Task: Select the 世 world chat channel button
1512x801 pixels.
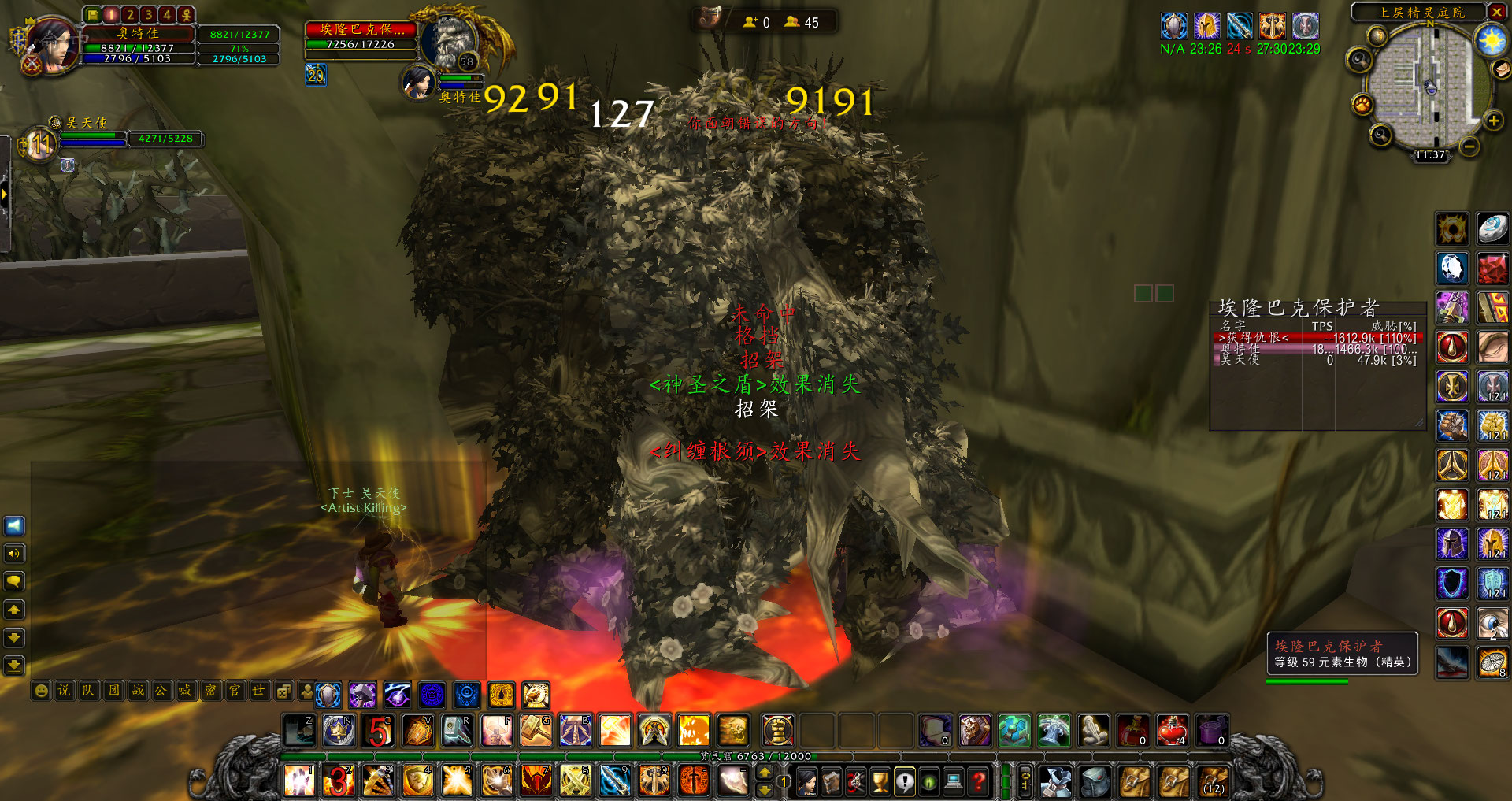Action: tap(258, 691)
